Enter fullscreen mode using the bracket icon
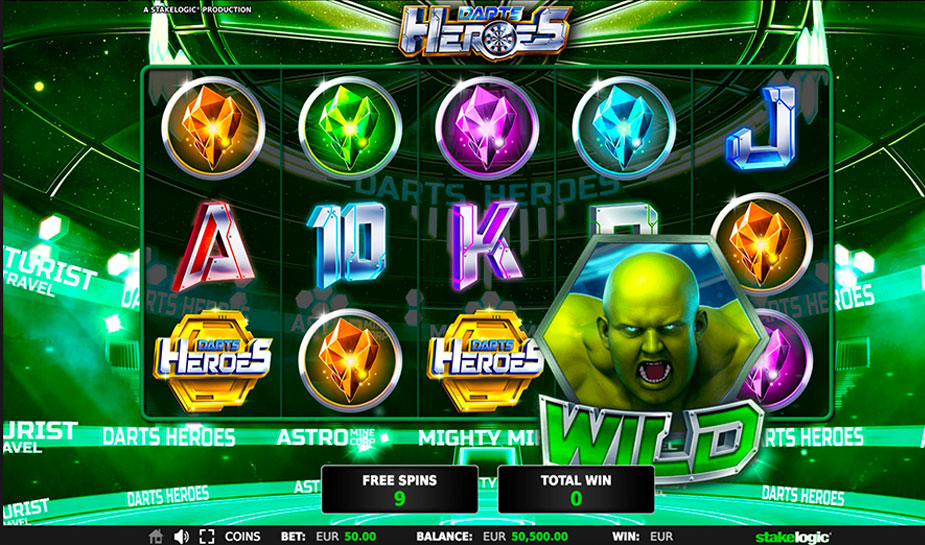 coord(207,536)
